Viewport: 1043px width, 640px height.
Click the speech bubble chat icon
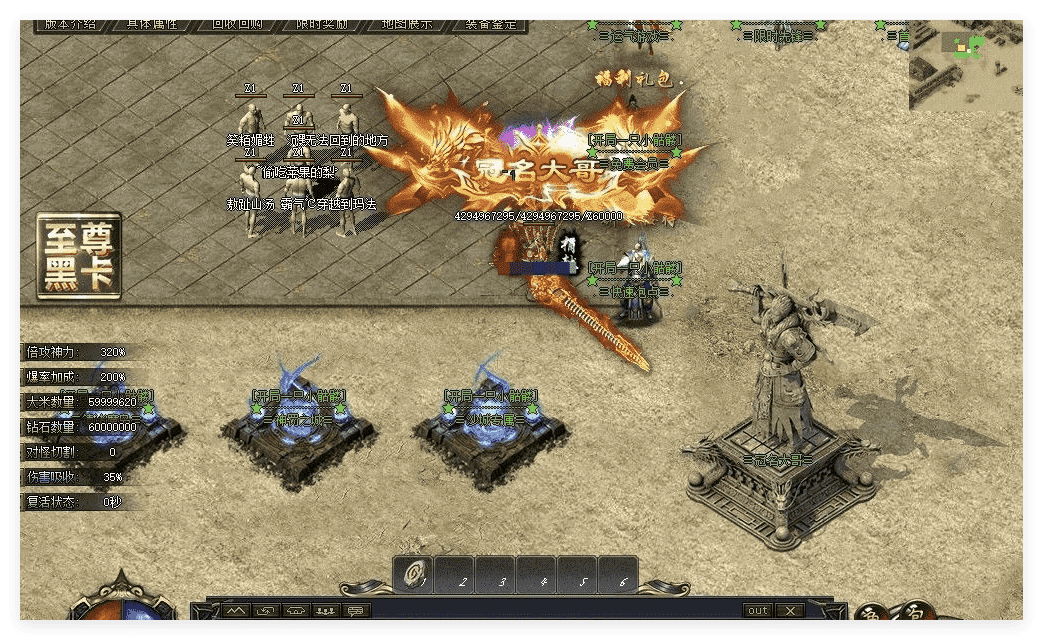pyautogui.click(x=355, y=610)
